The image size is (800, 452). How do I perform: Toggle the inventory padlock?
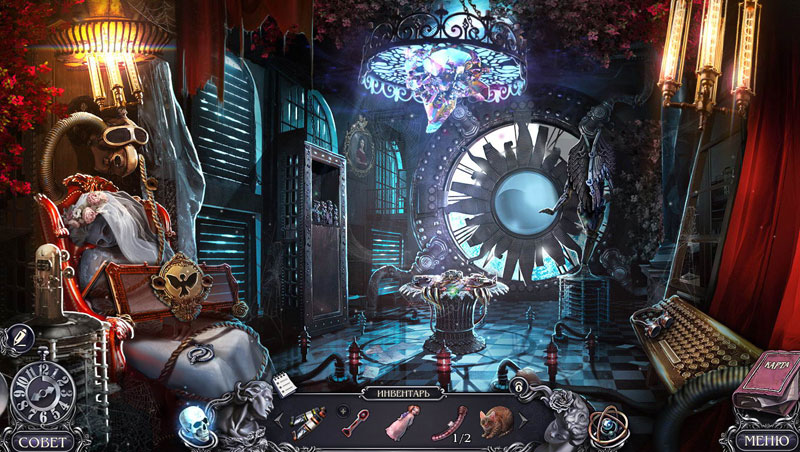click(x=519, y=386)
